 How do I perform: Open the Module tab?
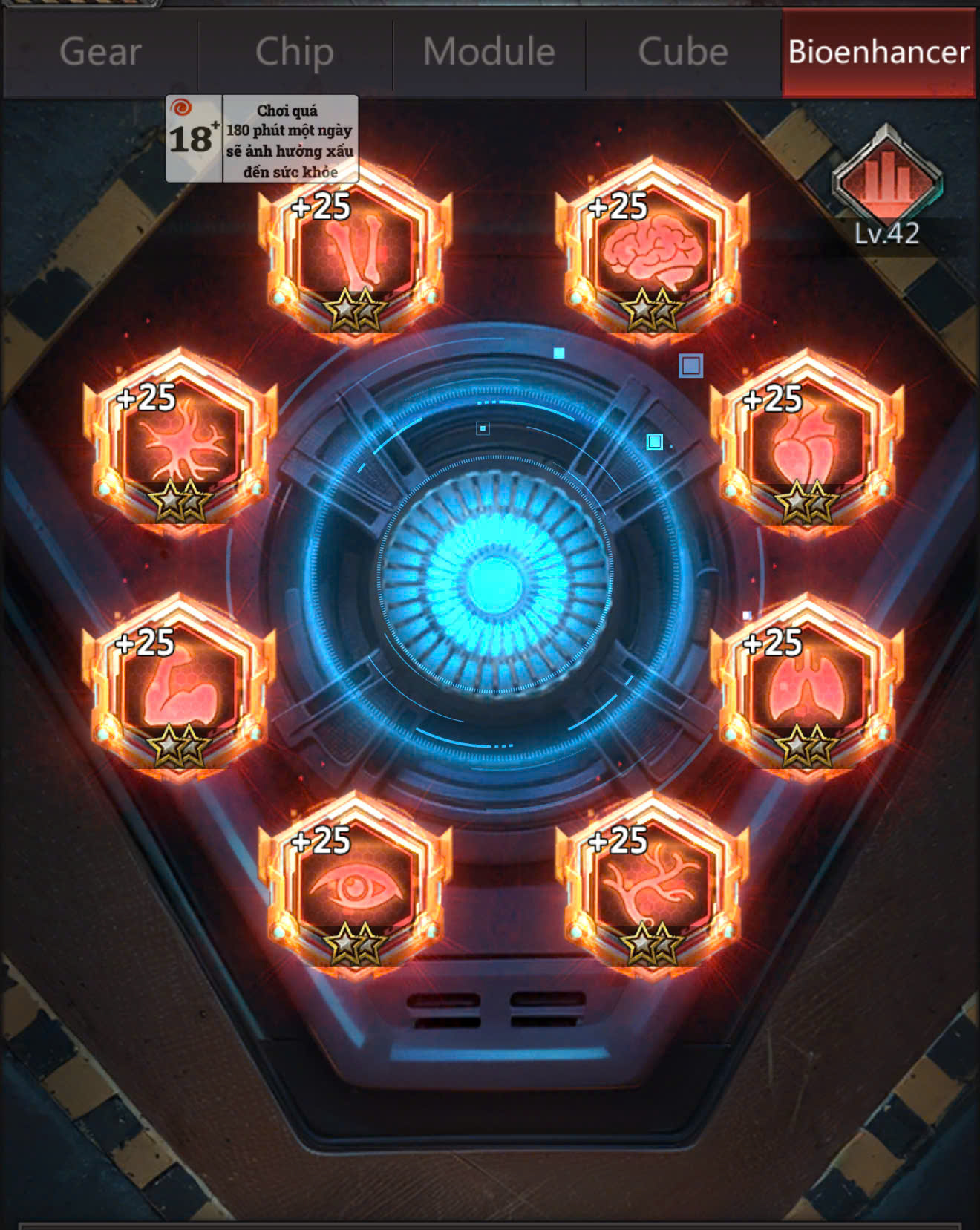(x=489, y=52)
